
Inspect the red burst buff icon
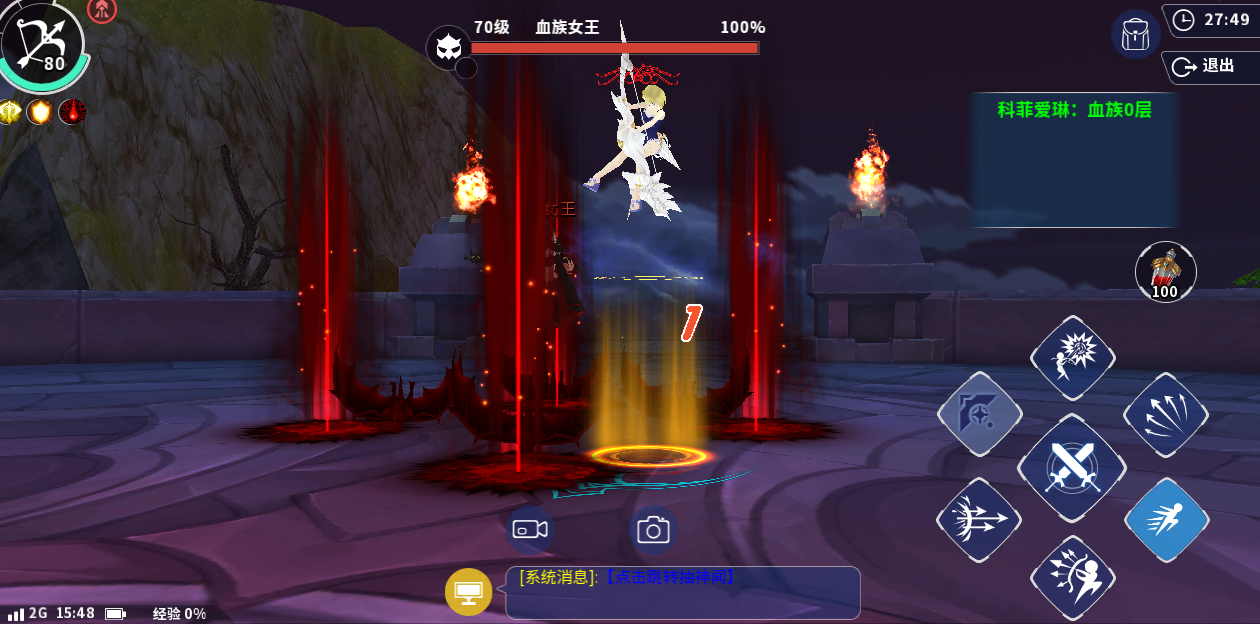click(72, 112)
